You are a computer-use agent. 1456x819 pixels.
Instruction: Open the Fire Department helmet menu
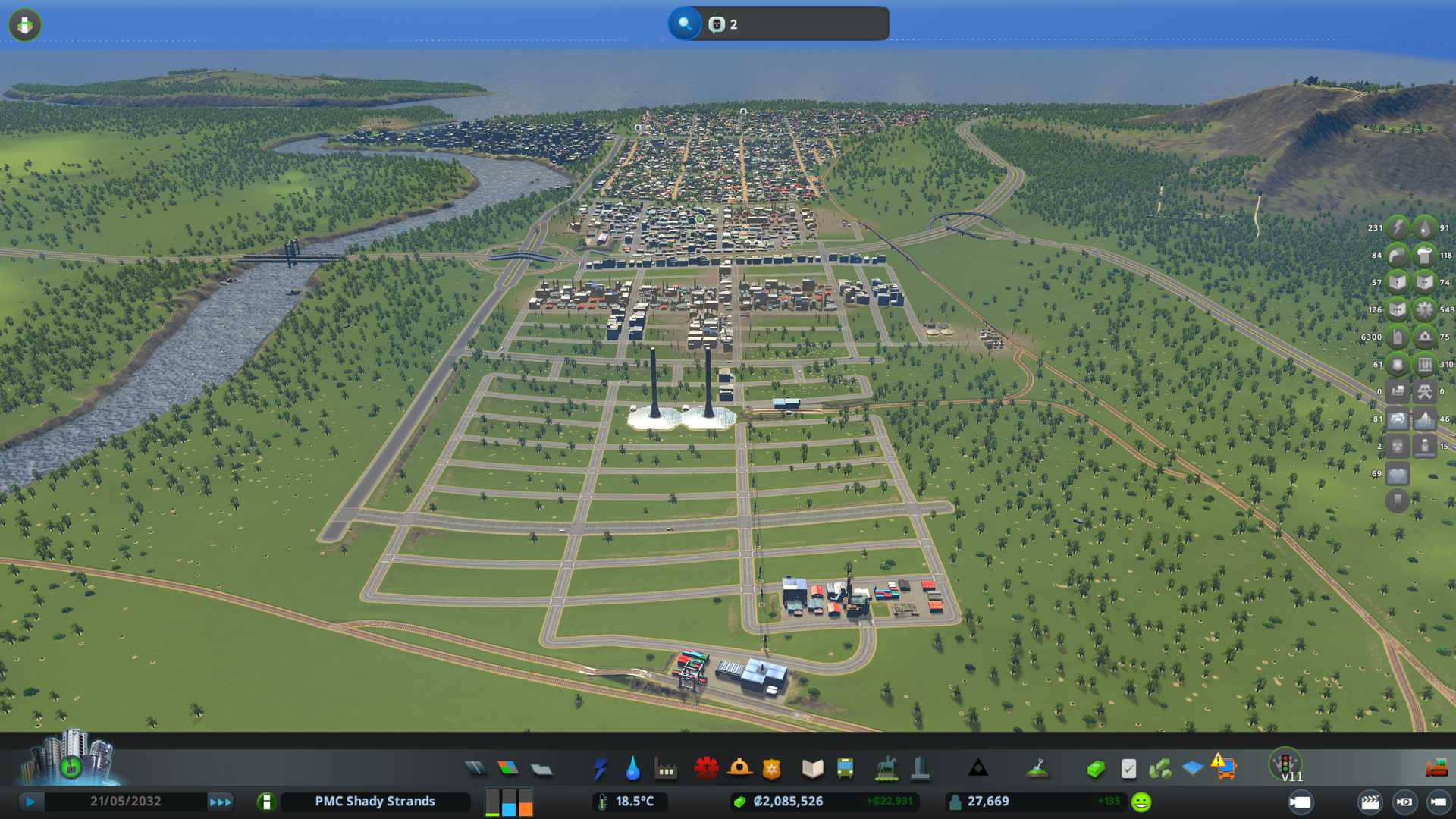point(739,769)
